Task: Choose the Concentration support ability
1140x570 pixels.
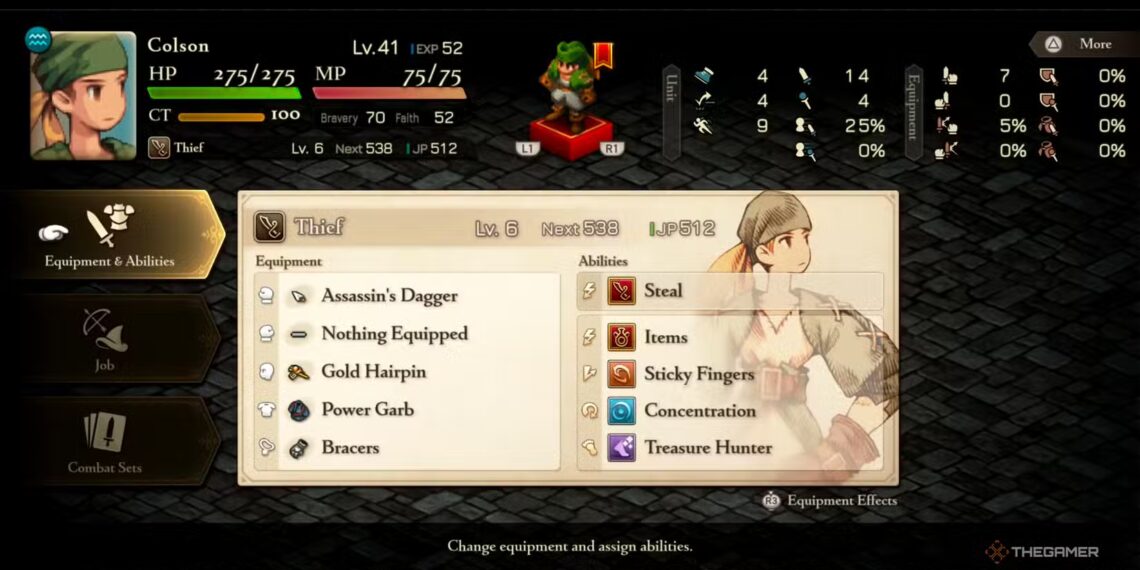Action: pyautogui.click(x=730, y=411)
